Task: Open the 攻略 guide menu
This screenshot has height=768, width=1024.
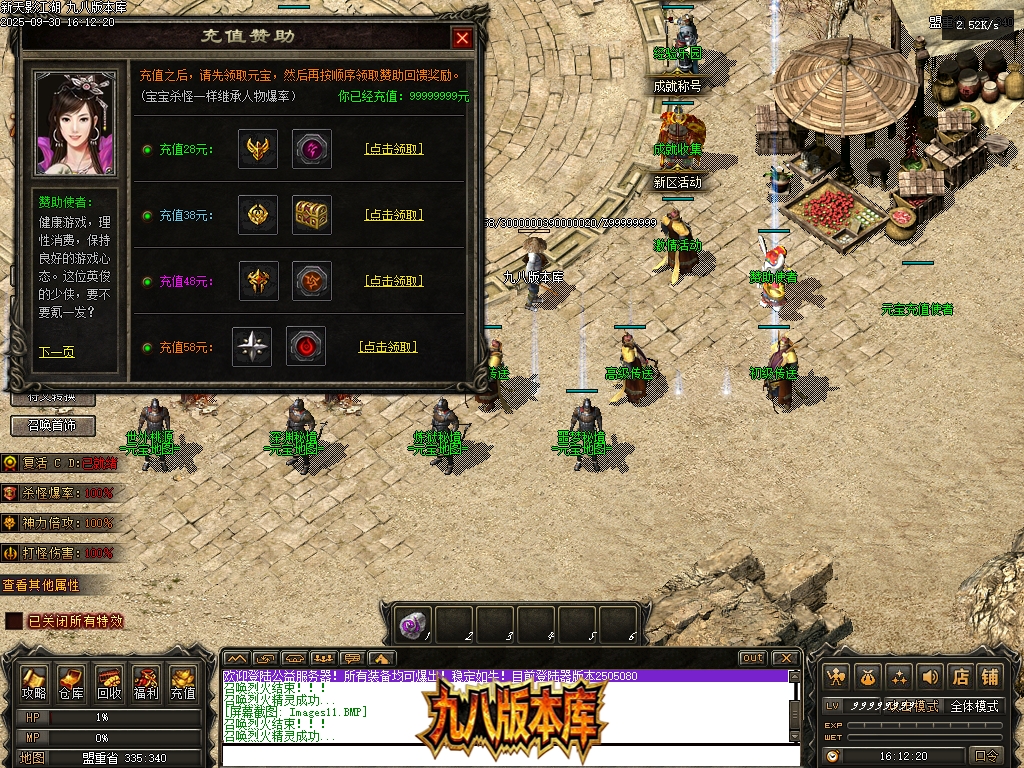Action: click(x=35, y=683)
